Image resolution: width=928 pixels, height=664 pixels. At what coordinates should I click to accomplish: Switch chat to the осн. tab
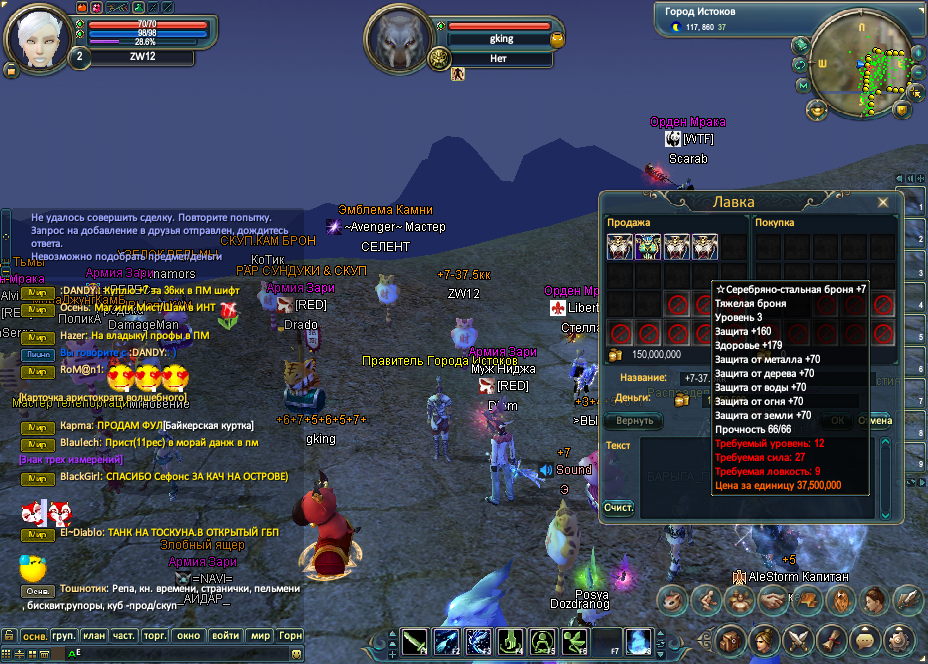tap(35, 636)
